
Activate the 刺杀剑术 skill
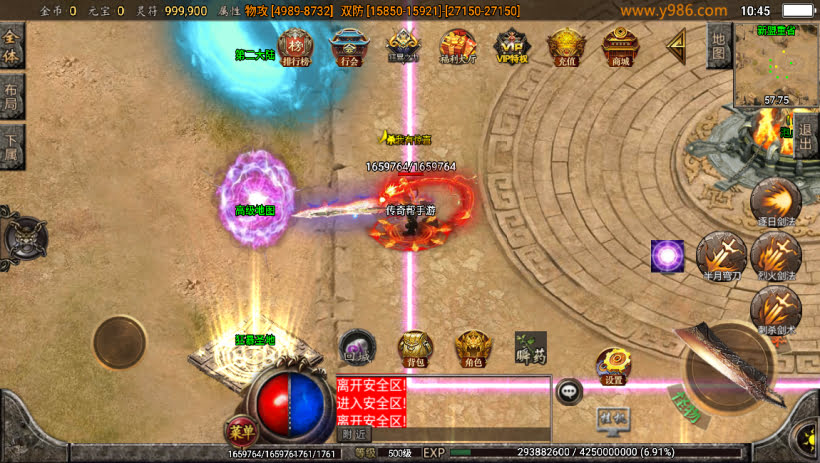point(774,309)
